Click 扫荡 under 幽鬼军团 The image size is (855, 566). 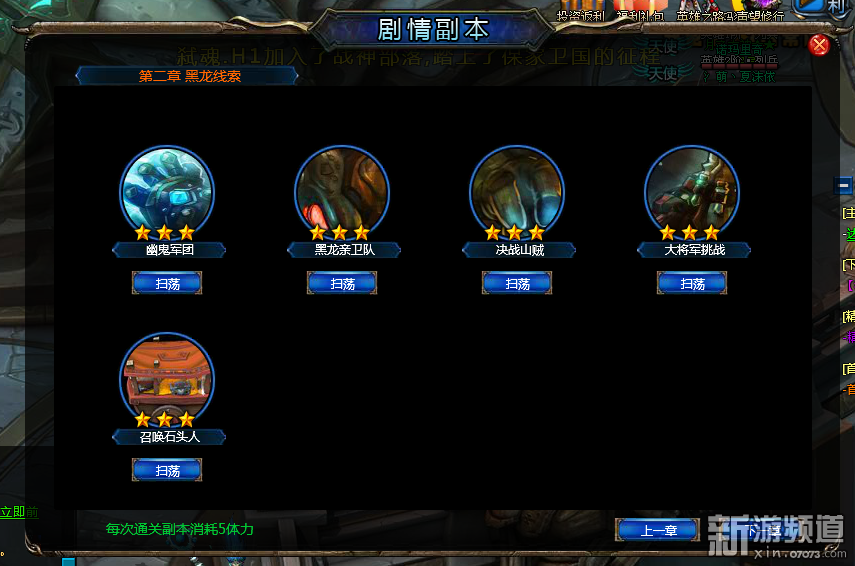click(x=167, y=284)
